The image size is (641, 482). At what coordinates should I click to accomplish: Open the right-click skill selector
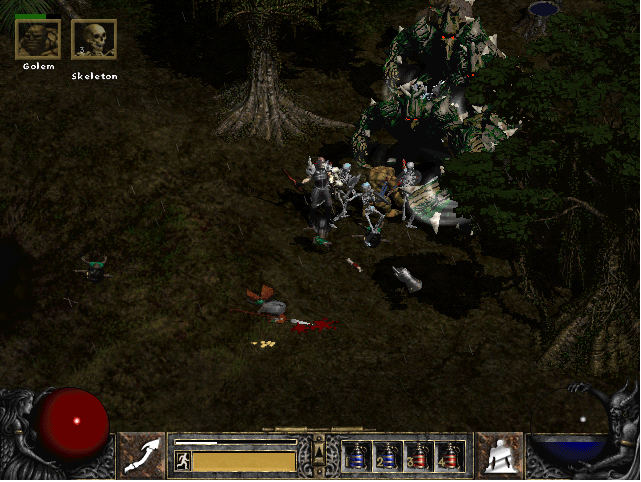(499, 456)
